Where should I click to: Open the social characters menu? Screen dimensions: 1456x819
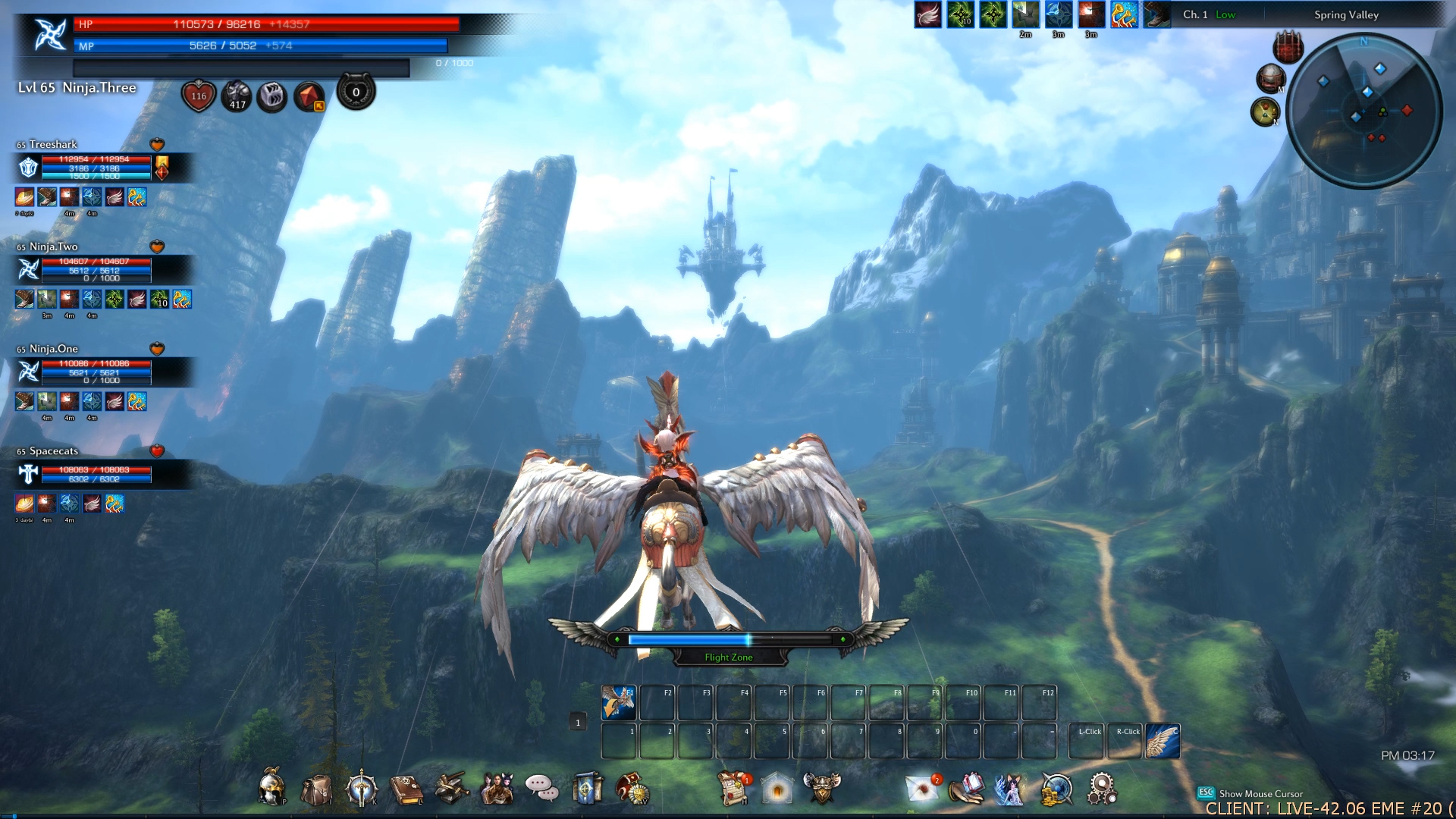497,789
